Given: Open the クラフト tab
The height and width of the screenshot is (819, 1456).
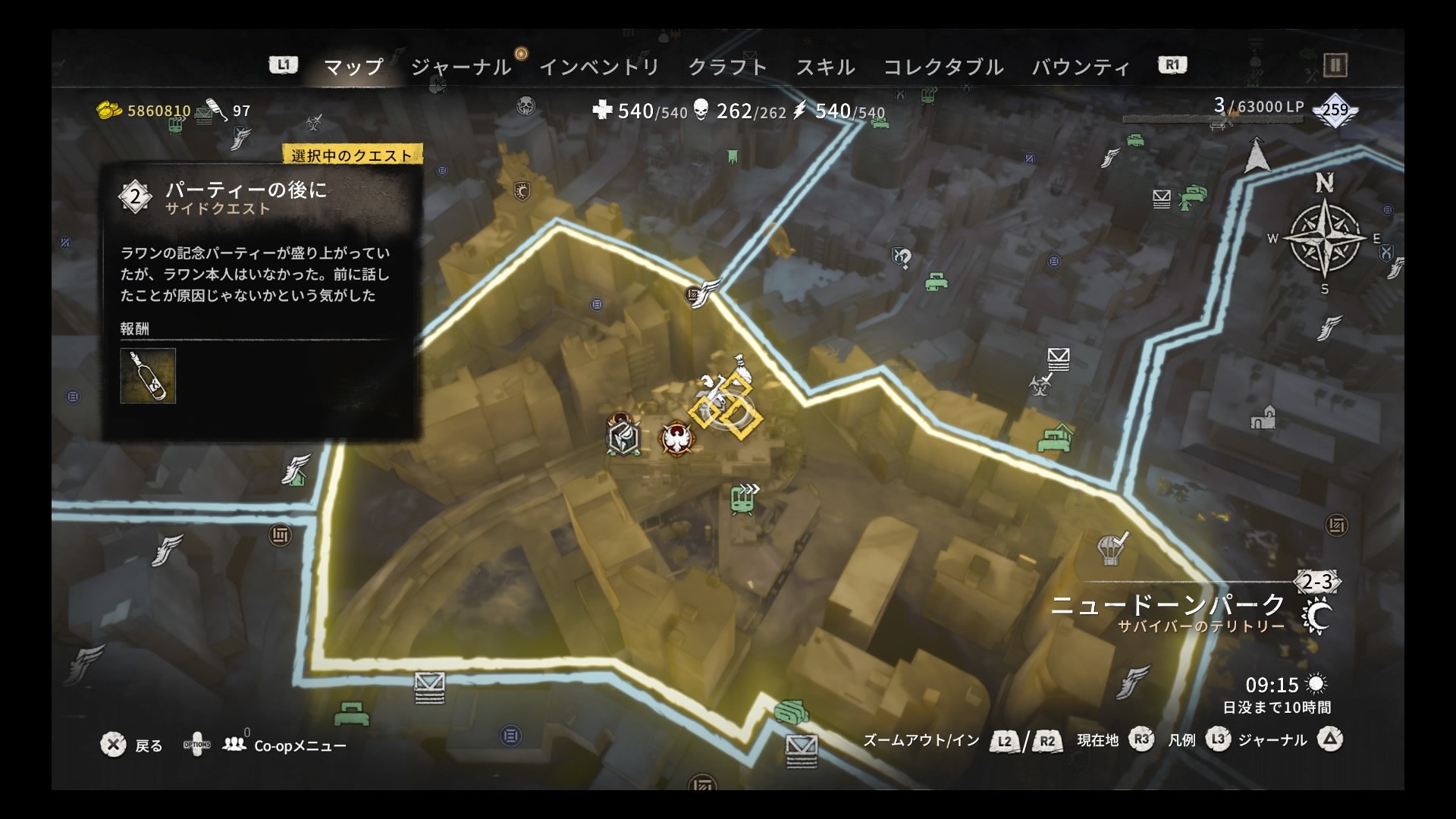Looking at the screenshot, I should pyautogui.click(x=727, y=67).
